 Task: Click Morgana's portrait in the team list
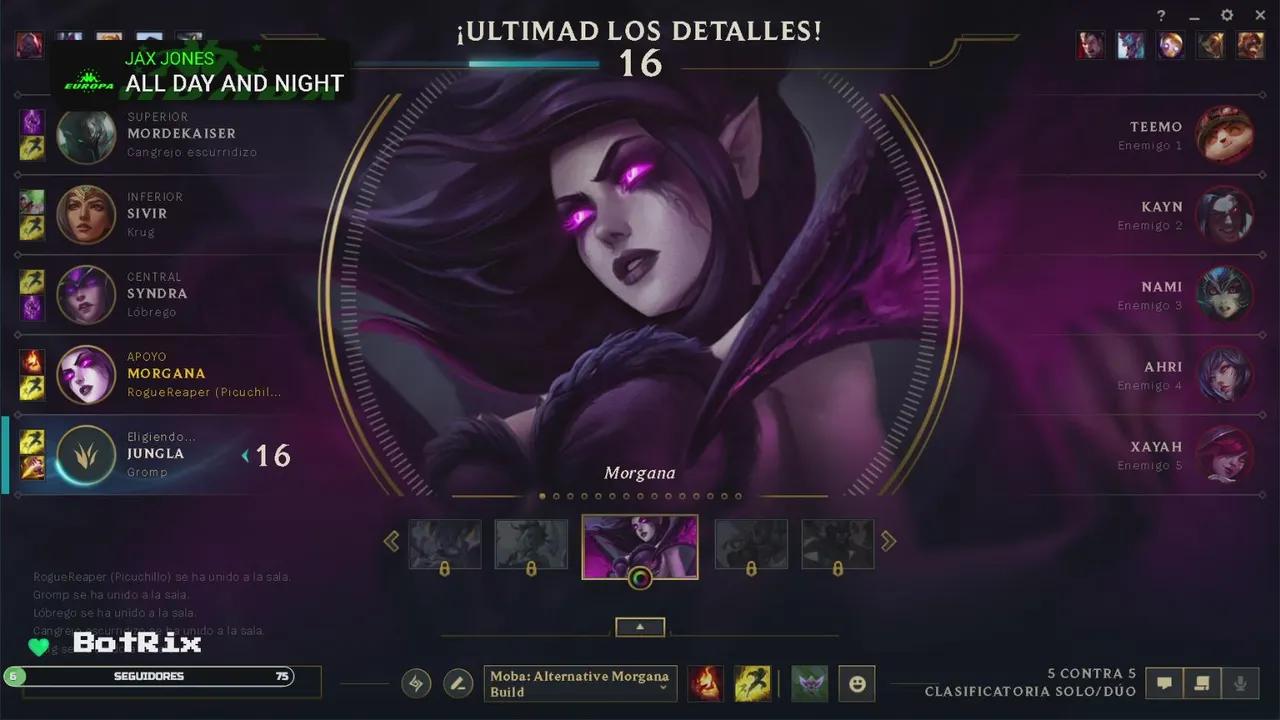coord(85,375)
